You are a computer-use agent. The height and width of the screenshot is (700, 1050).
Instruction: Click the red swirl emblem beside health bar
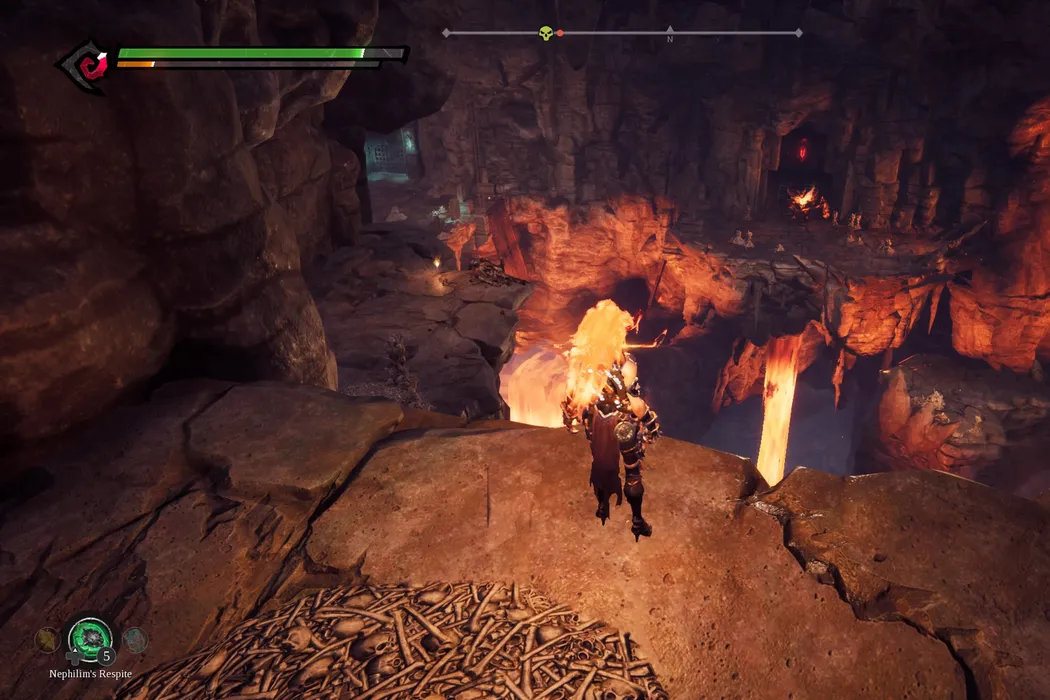(x=87, y=67)
